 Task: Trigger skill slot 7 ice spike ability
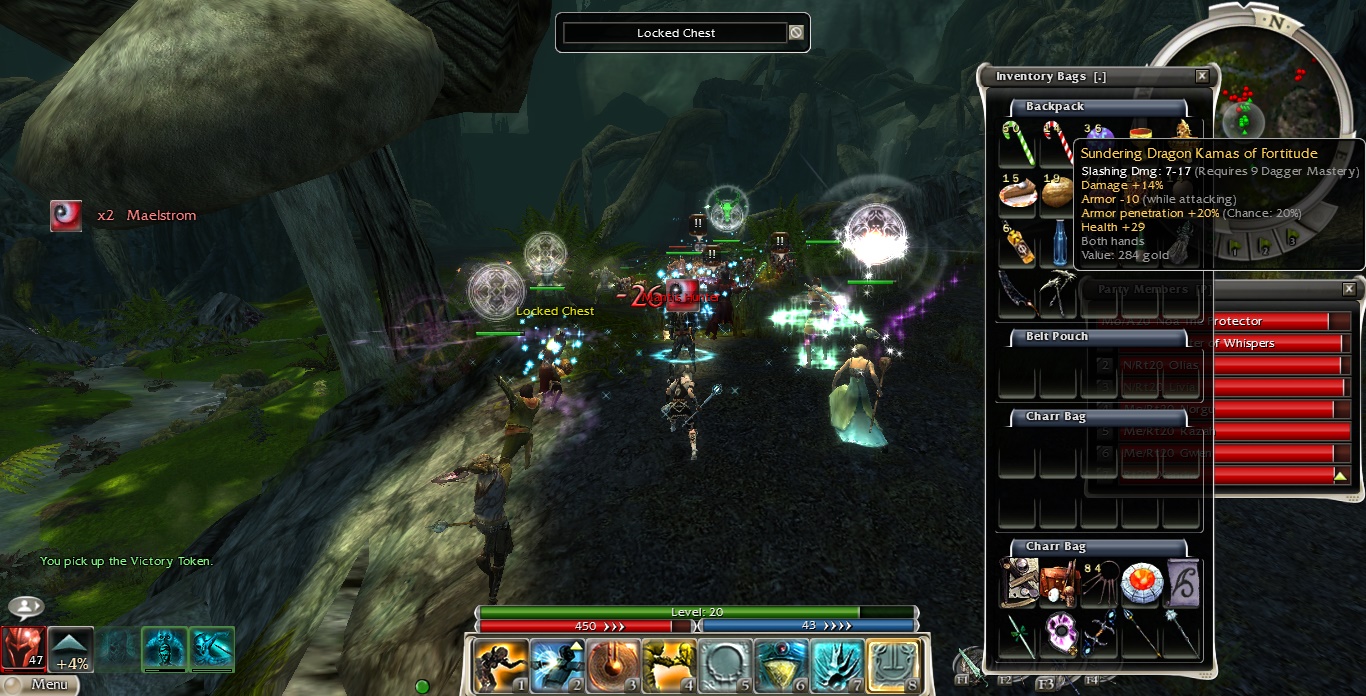837,666
